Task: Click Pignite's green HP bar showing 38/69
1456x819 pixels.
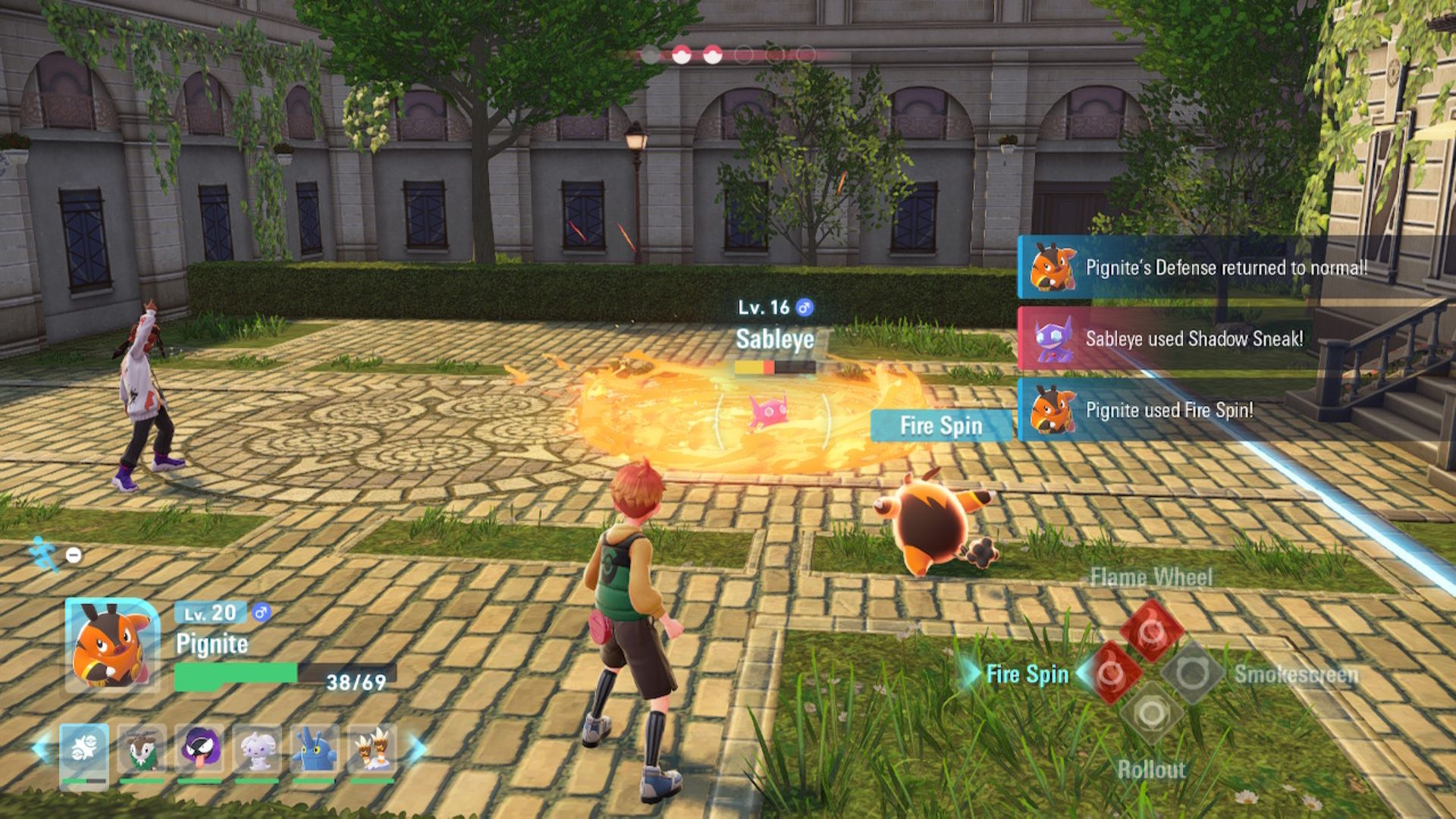Action: [x=235, y=673]
